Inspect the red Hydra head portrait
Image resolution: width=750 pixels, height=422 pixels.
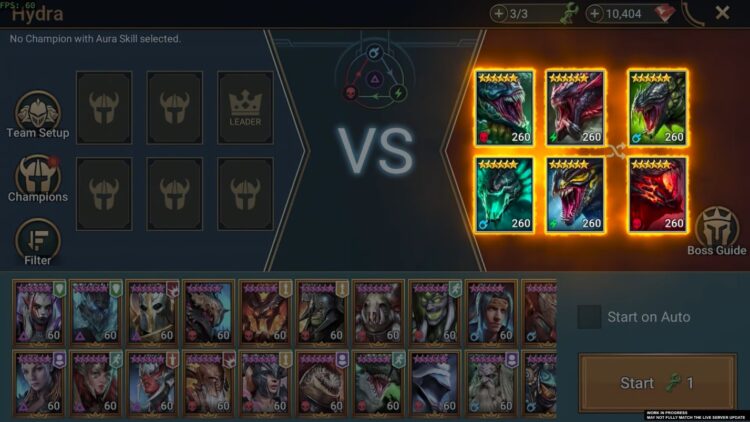(658, 194)
